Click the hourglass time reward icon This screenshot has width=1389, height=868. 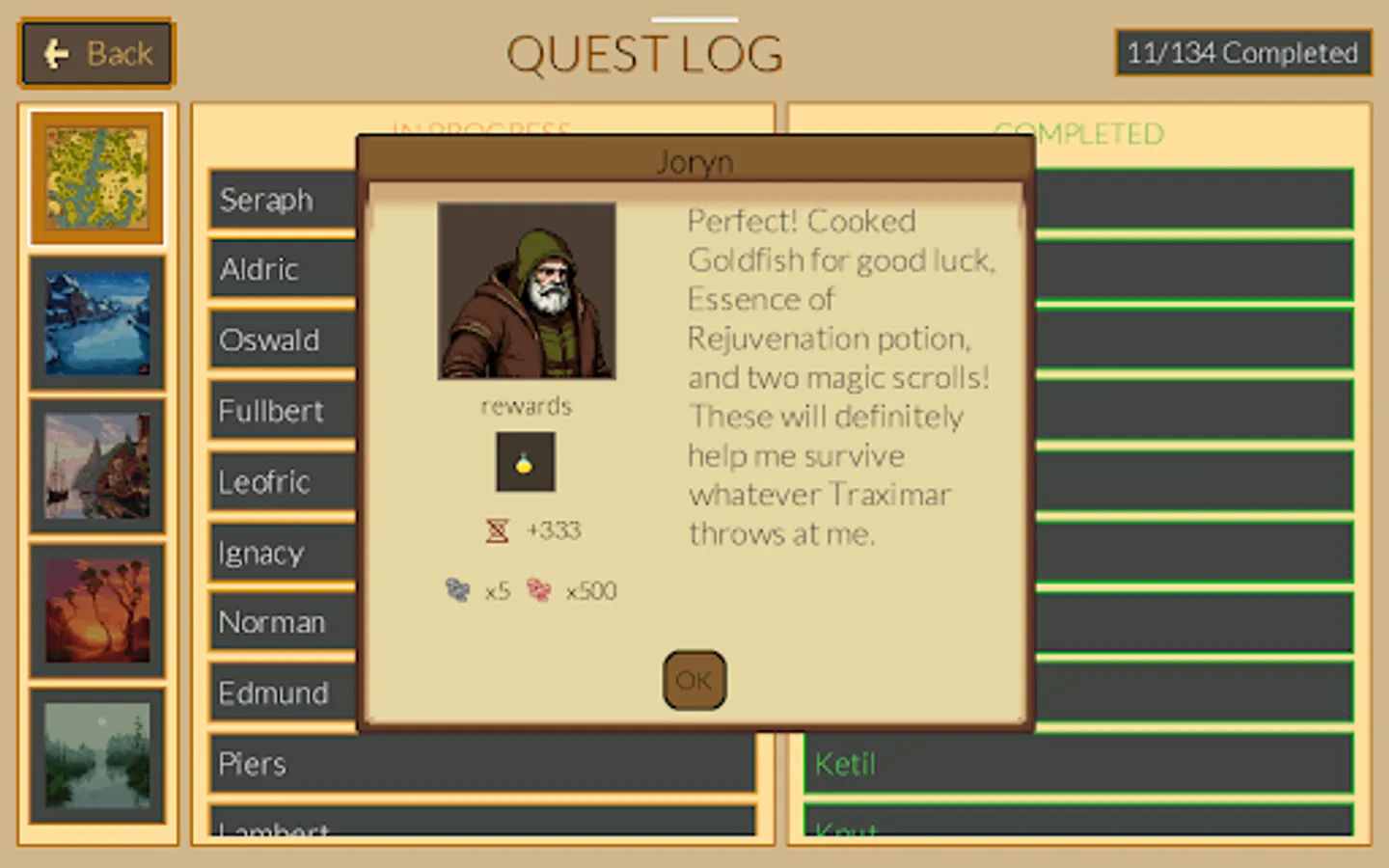[498, 529]
